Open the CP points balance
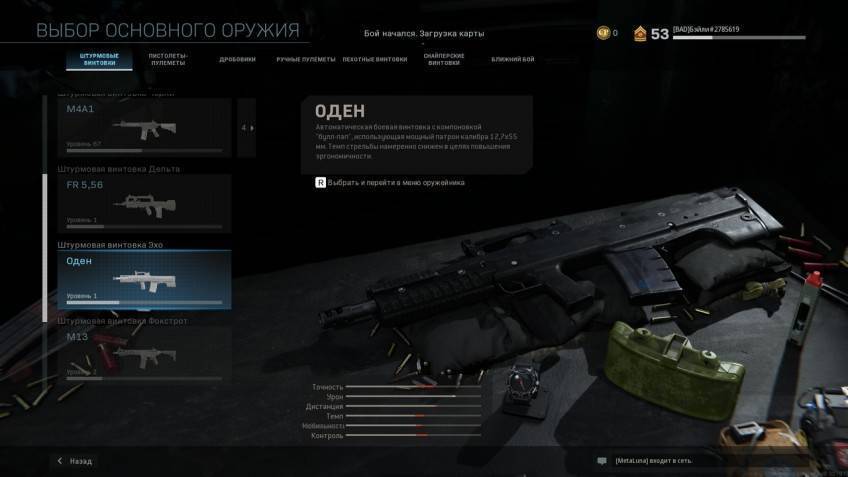This screenshot has width=848, height=477. click(x=608, y=33)
